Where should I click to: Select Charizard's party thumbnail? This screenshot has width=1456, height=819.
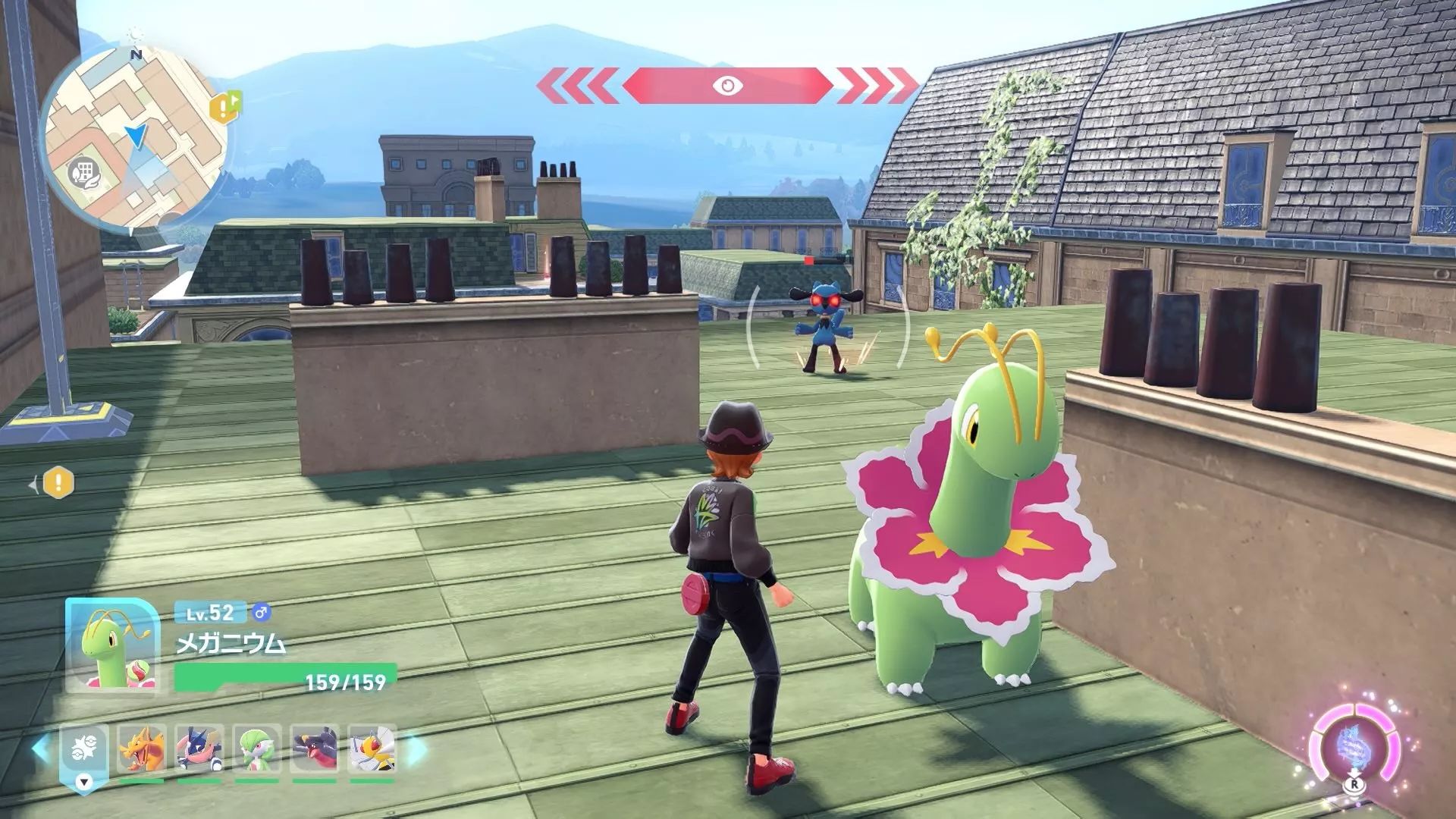coord(143,748)
